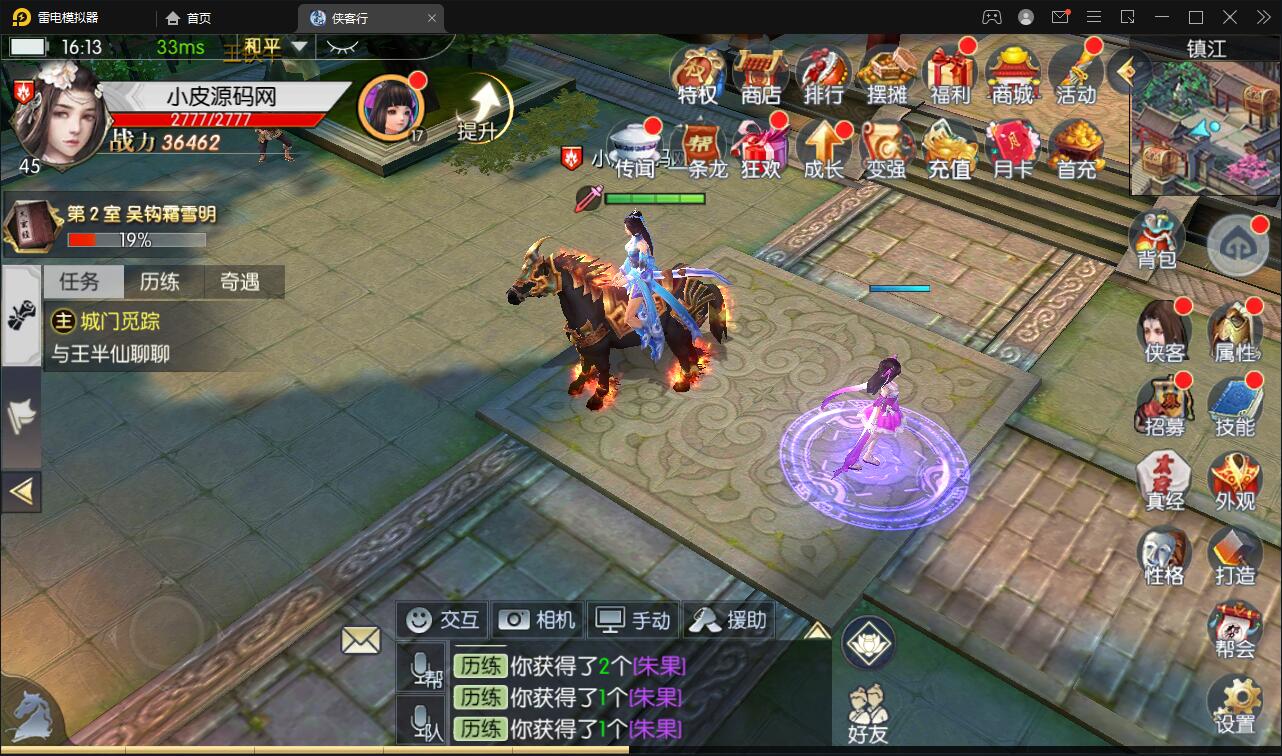
Task: Open the 背包 (backpack) panel
Action: point(1155,235)
